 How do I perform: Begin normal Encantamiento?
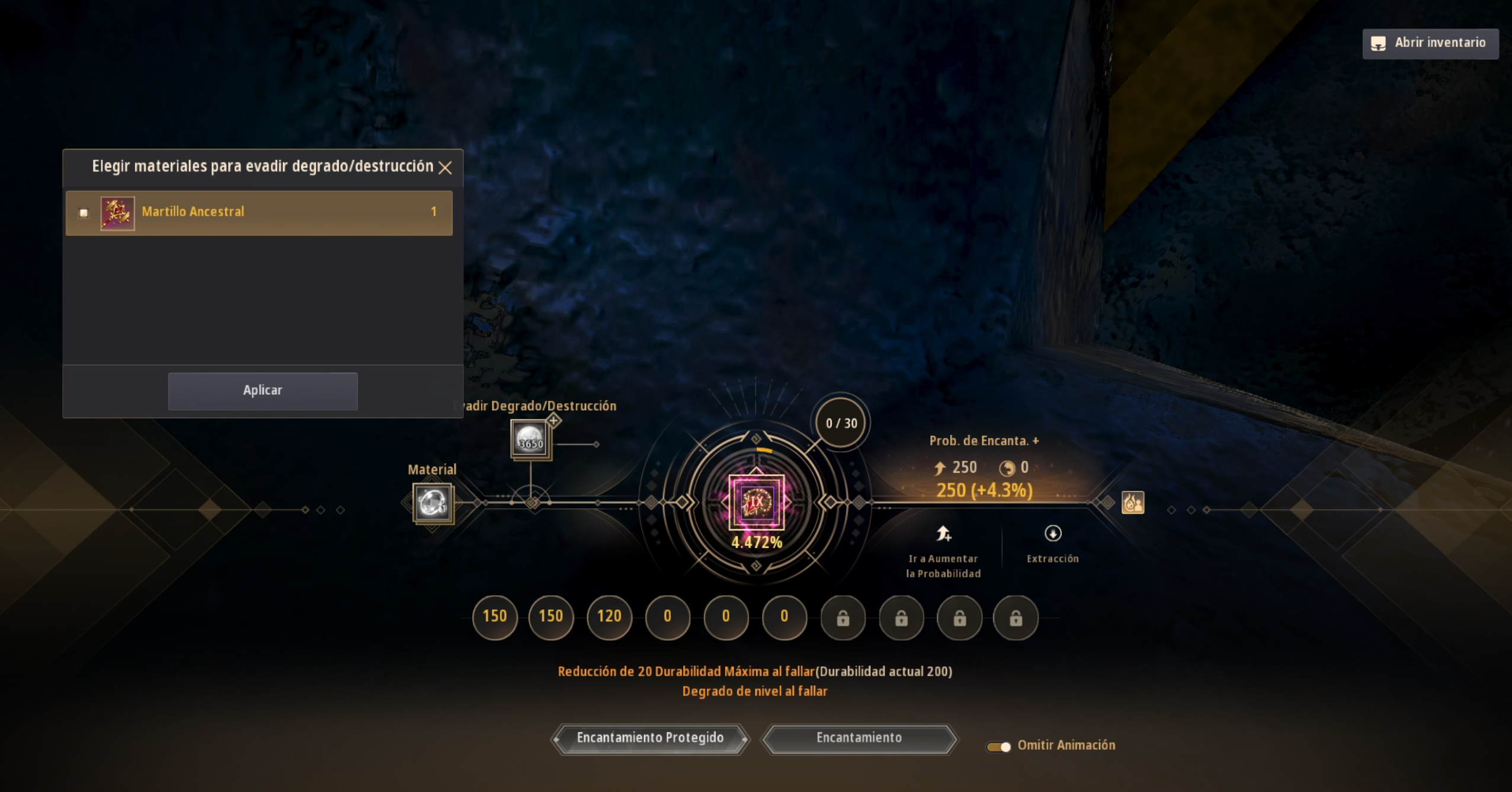click(x=858, y=739)
